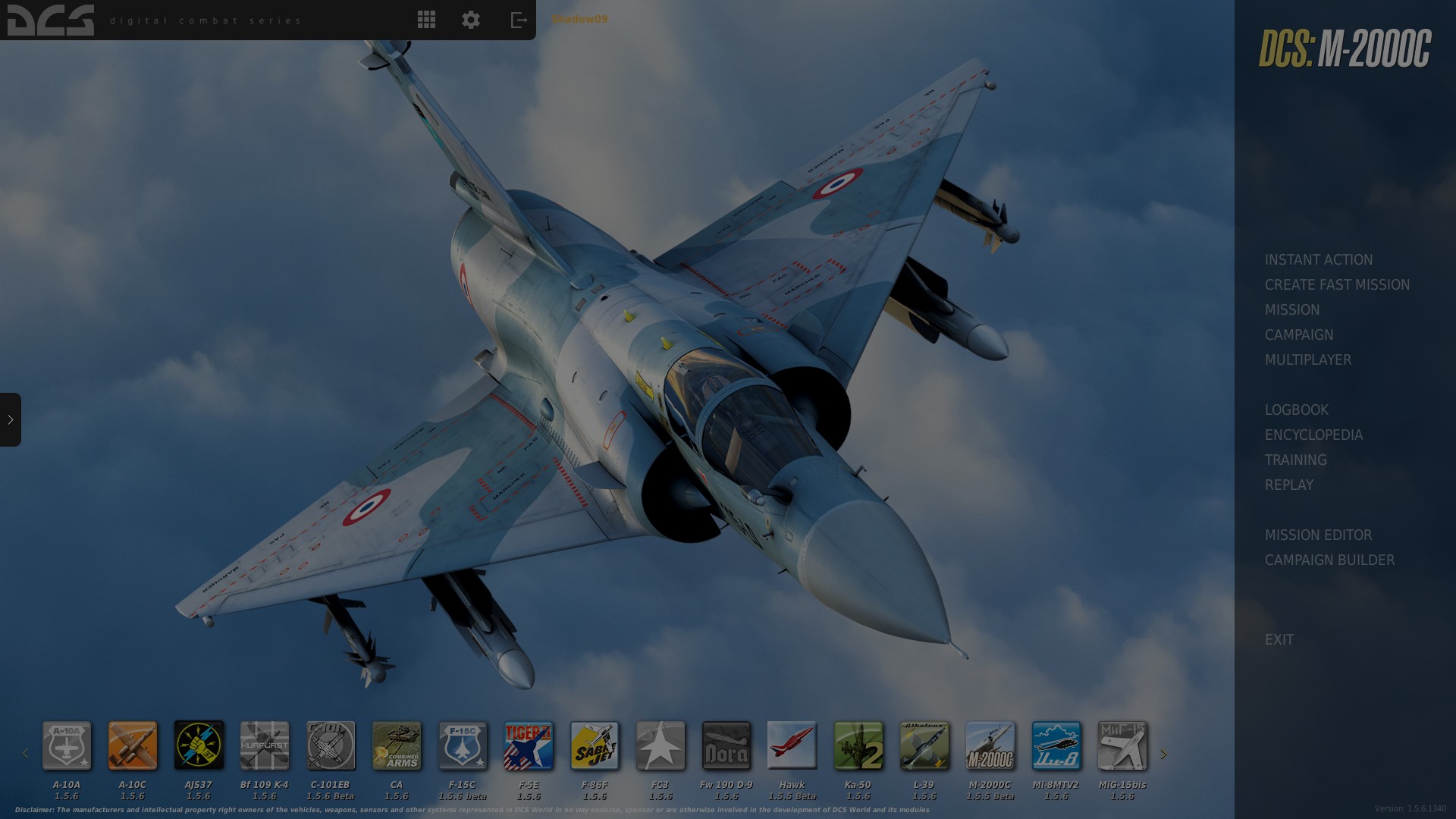Click INSTANT ACTION
The image size is (1456, 819).
pos(1318,259)
